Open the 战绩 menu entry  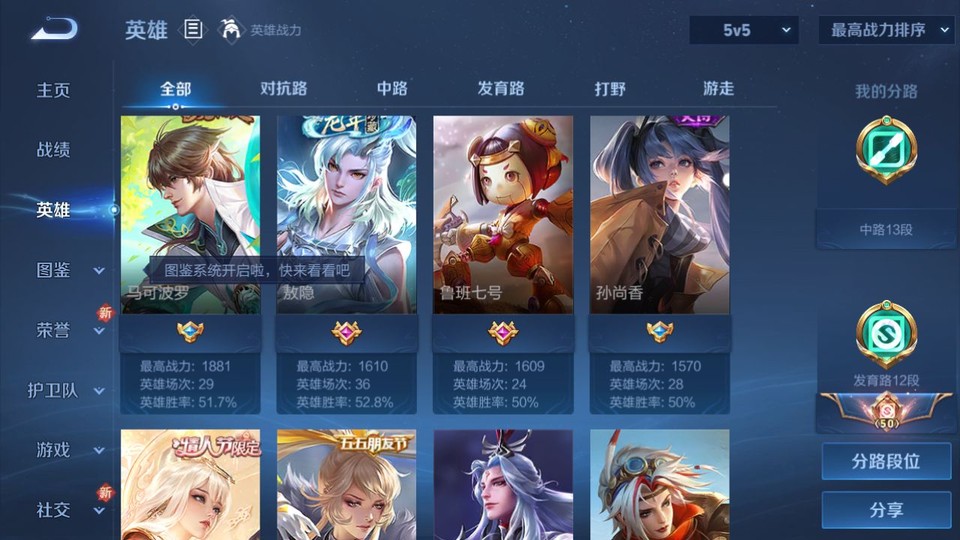click(54, 150)
